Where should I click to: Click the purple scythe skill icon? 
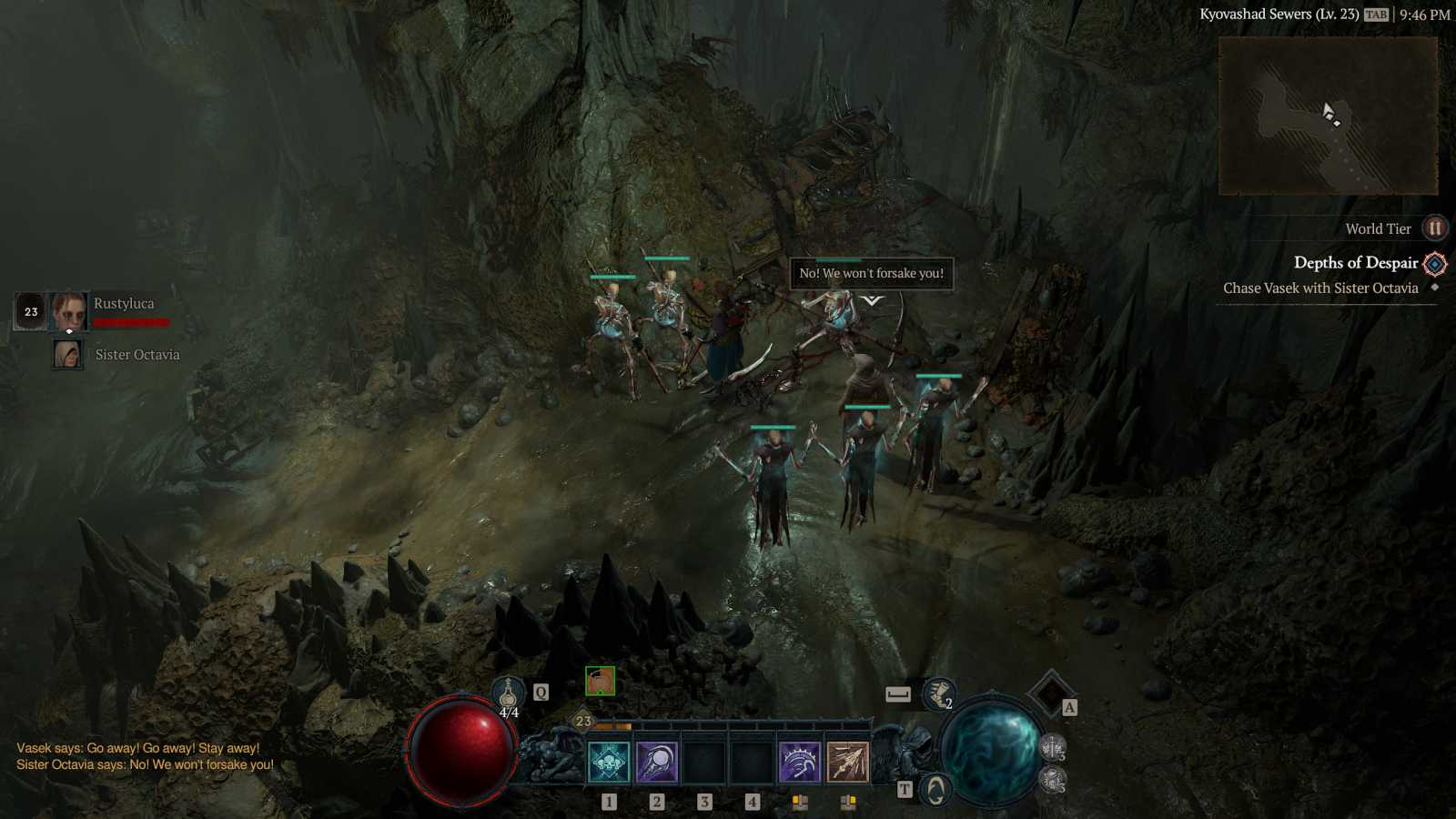[798, 759]
